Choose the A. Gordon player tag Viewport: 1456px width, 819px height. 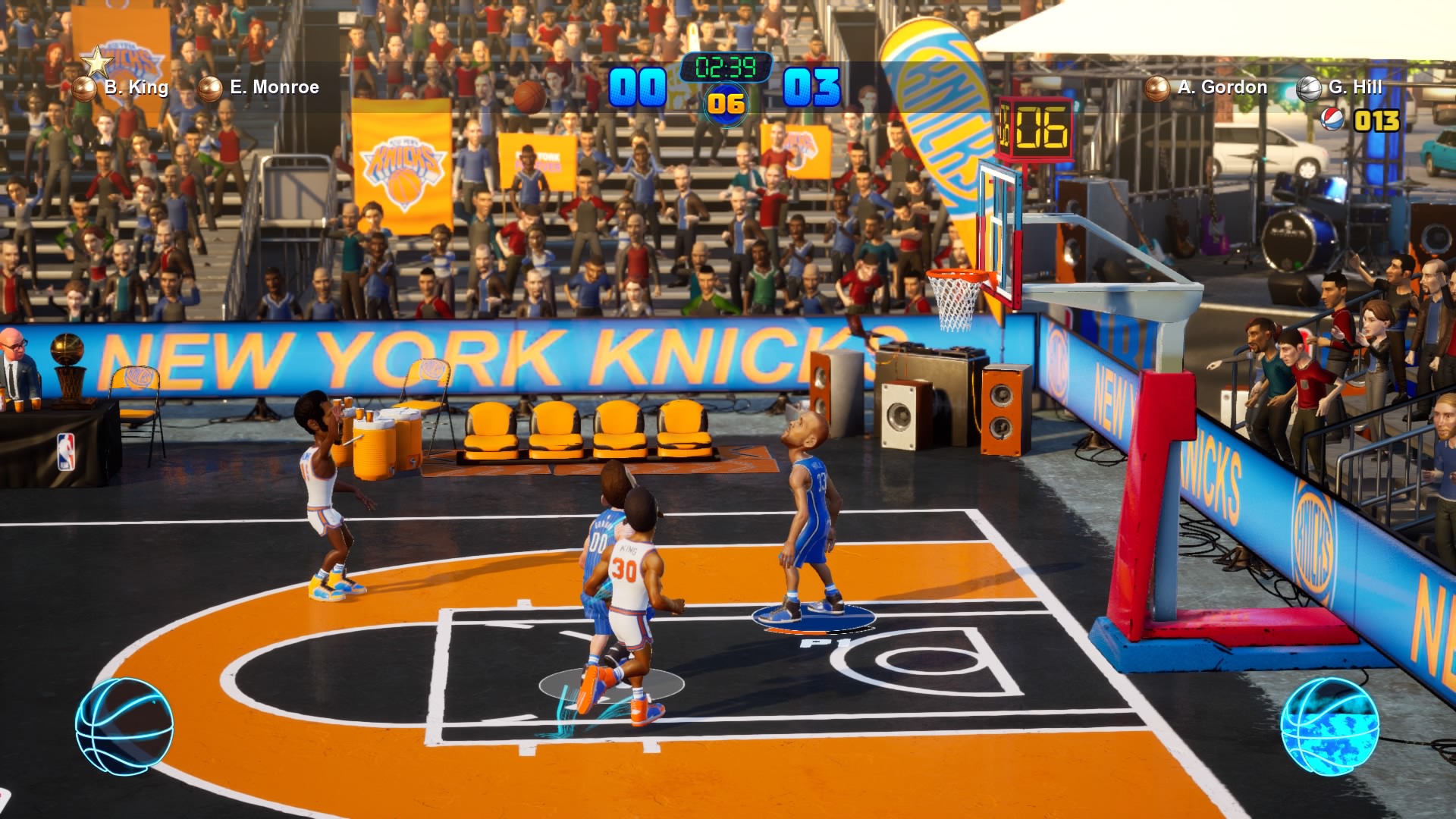1208,88
